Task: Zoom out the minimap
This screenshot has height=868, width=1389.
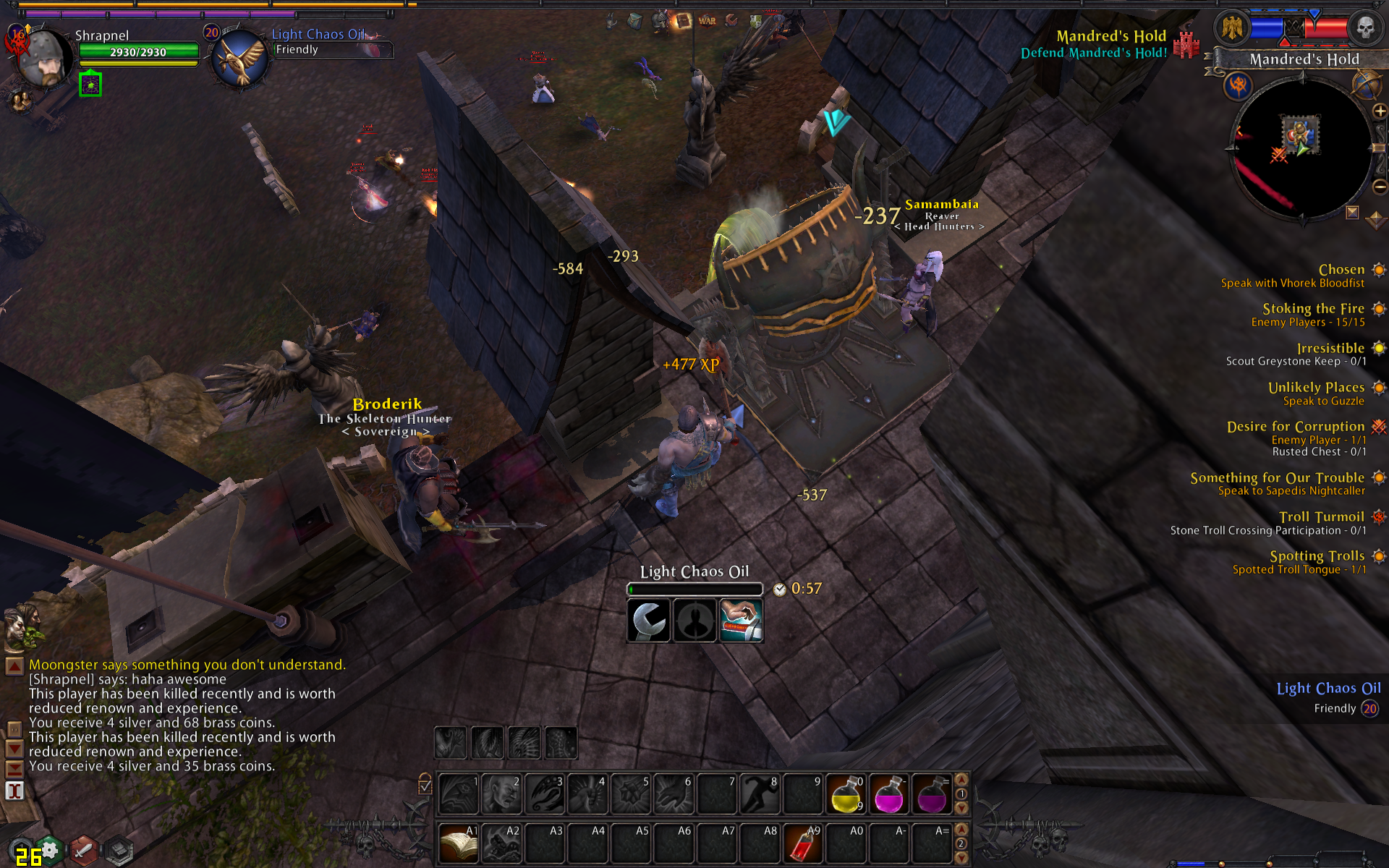Action: coord(1380,187)
